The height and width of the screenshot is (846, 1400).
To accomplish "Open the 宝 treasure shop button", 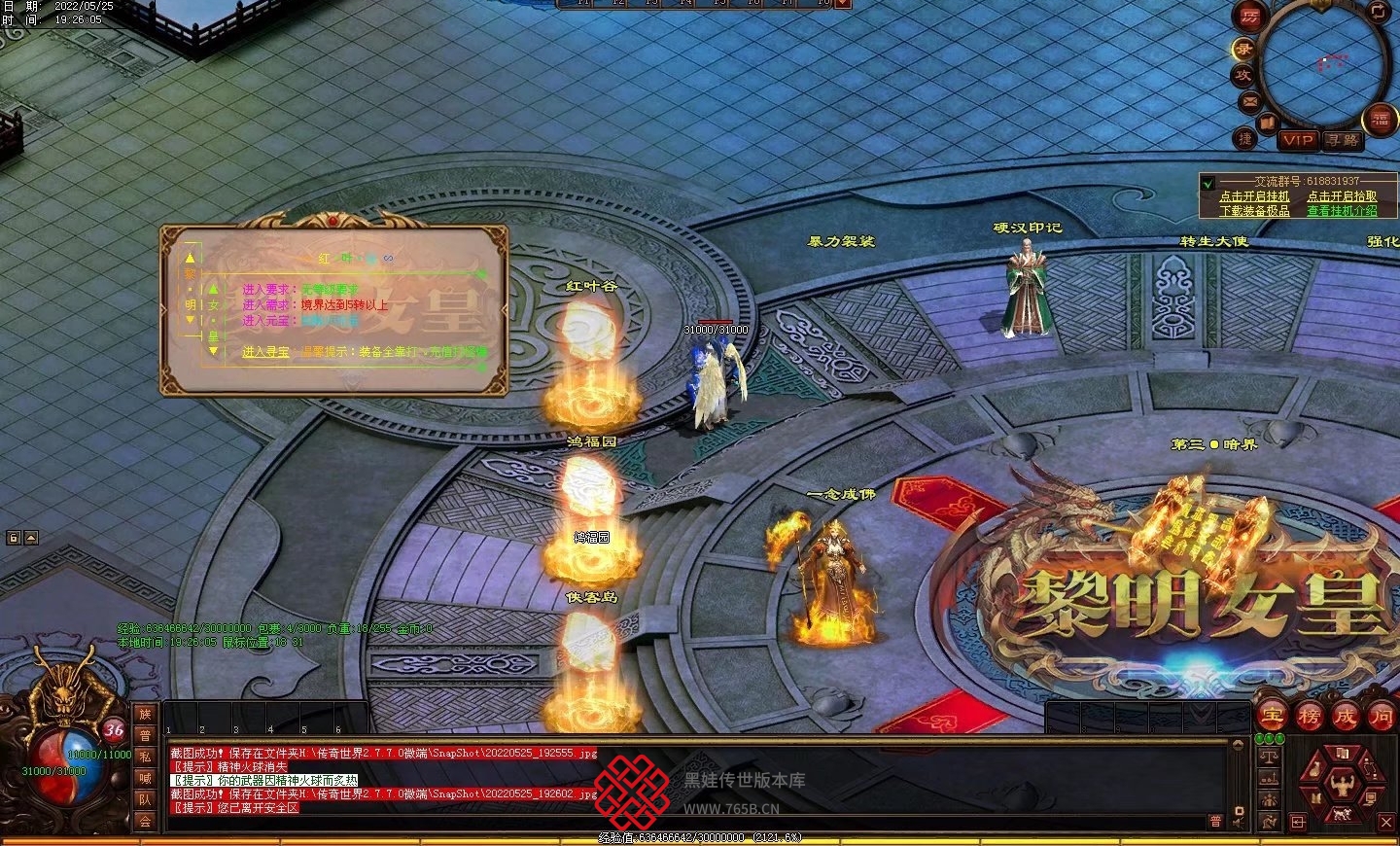I will coord(1273,717).
